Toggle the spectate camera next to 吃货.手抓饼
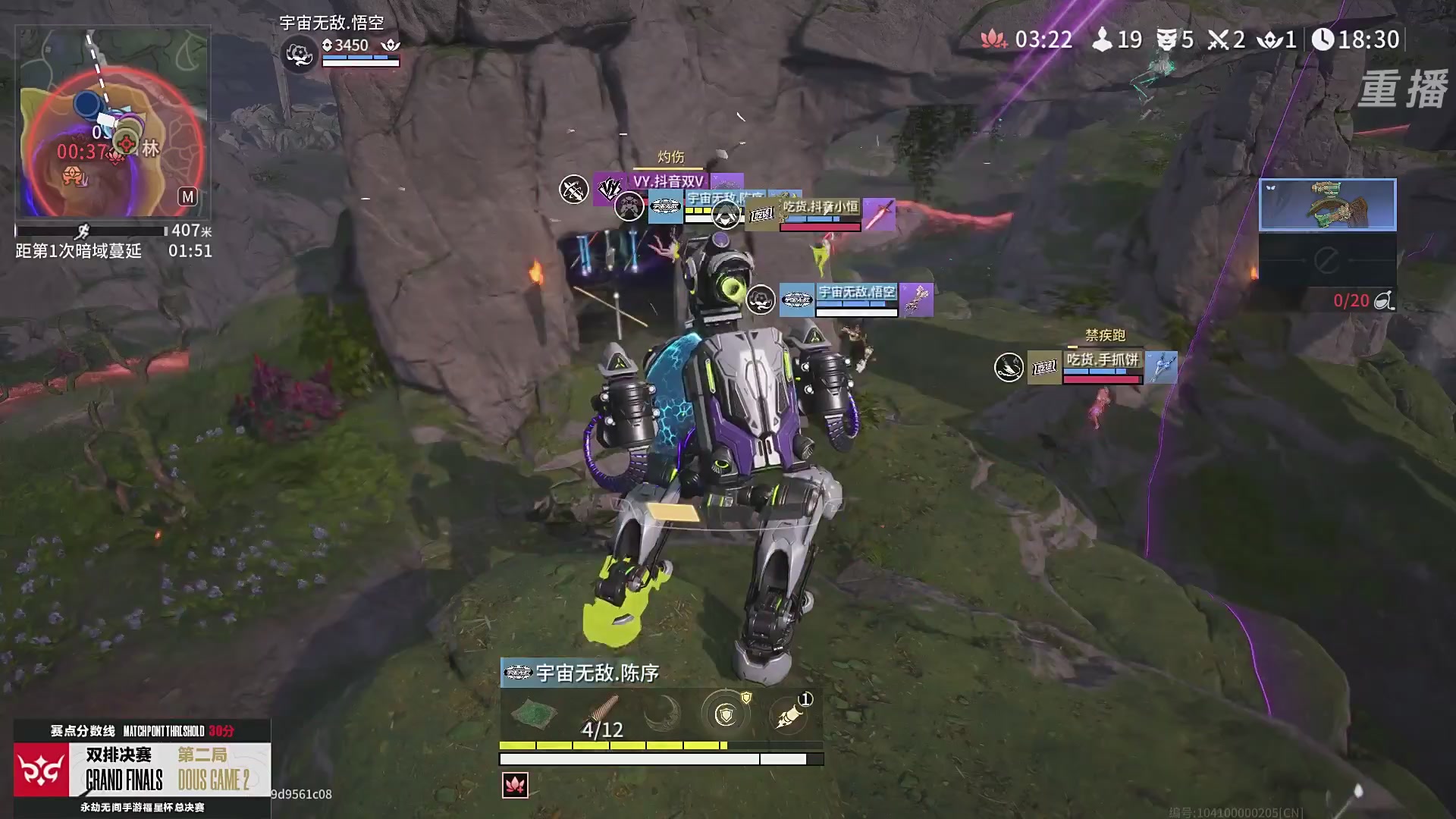1456x819 pixels. tap(1008, 369)
